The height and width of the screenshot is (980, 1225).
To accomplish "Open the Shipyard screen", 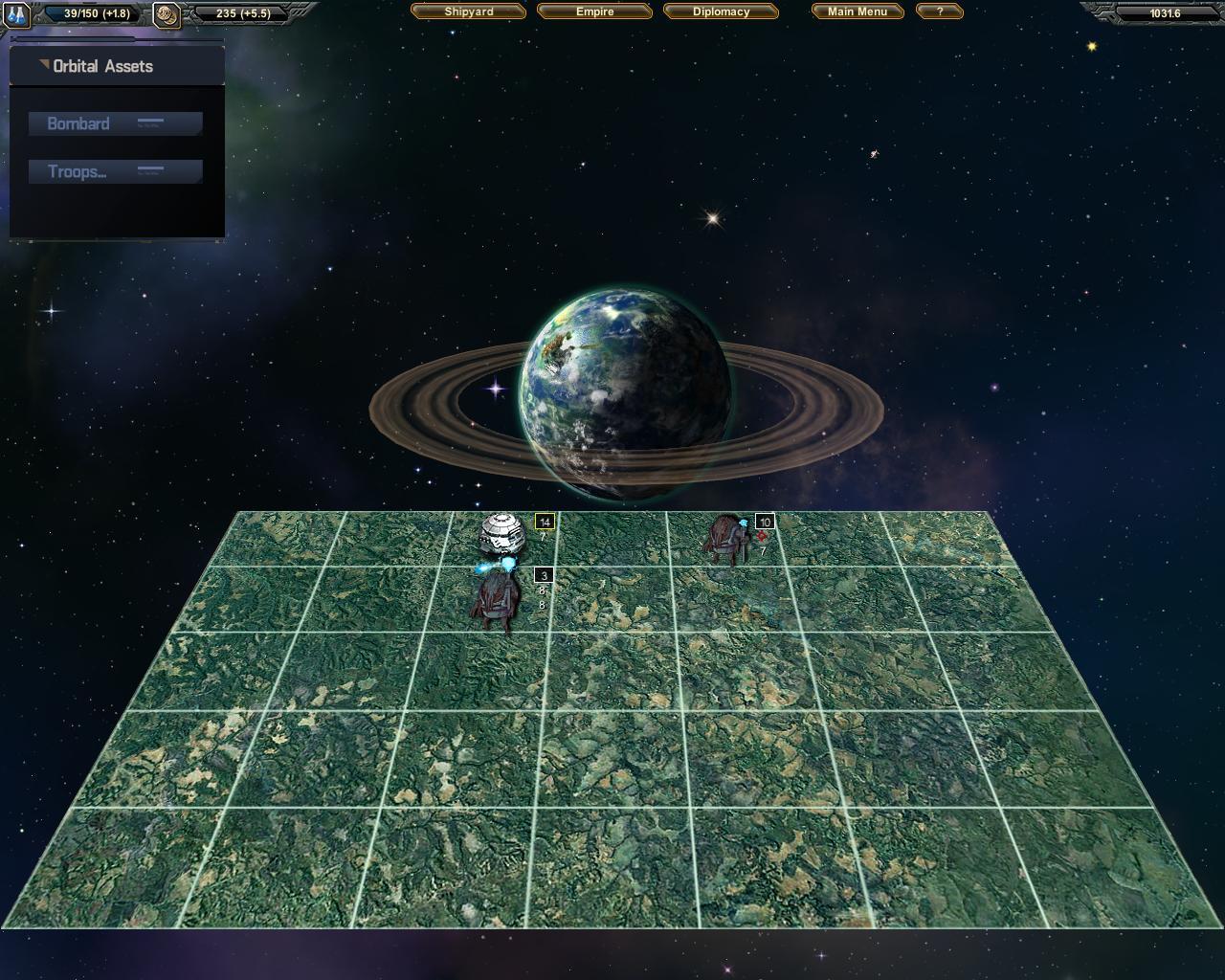I will click(x=469, y=11).
